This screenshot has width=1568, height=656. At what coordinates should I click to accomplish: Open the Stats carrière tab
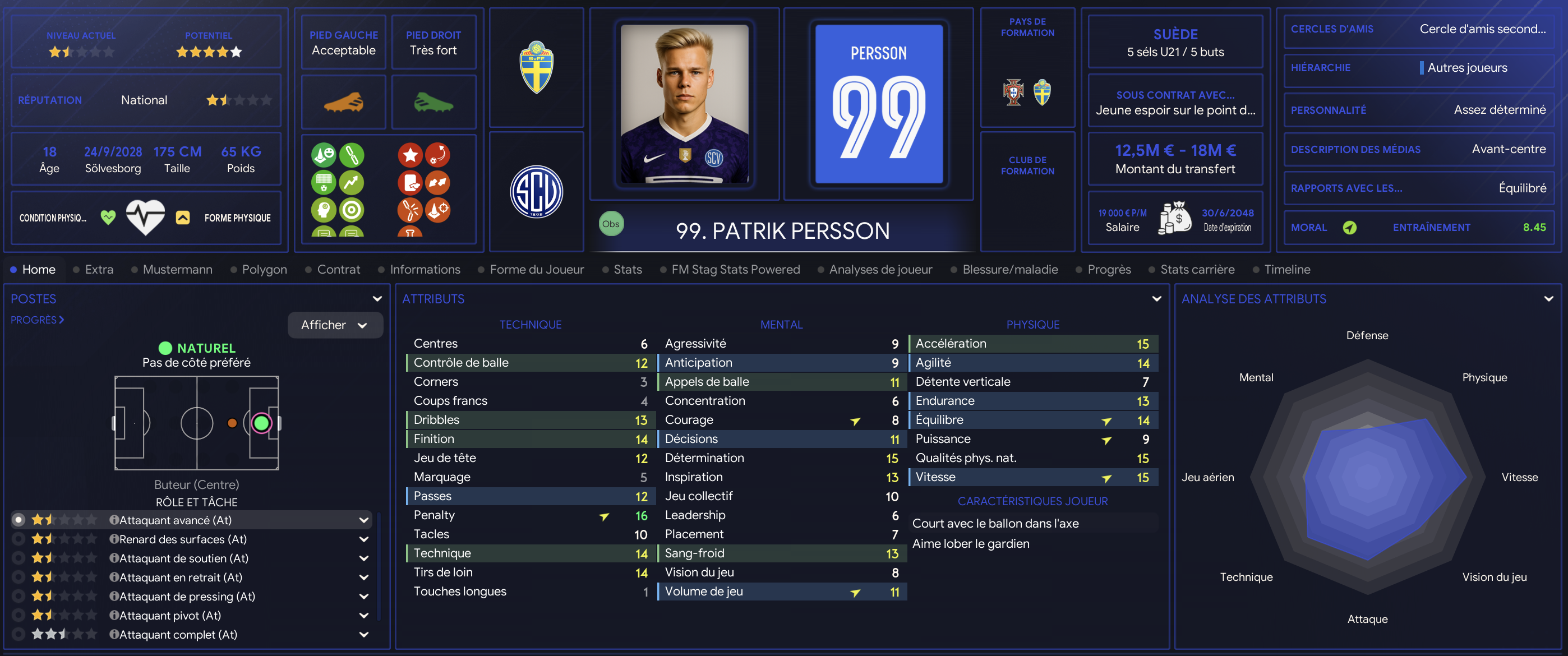1197,269
